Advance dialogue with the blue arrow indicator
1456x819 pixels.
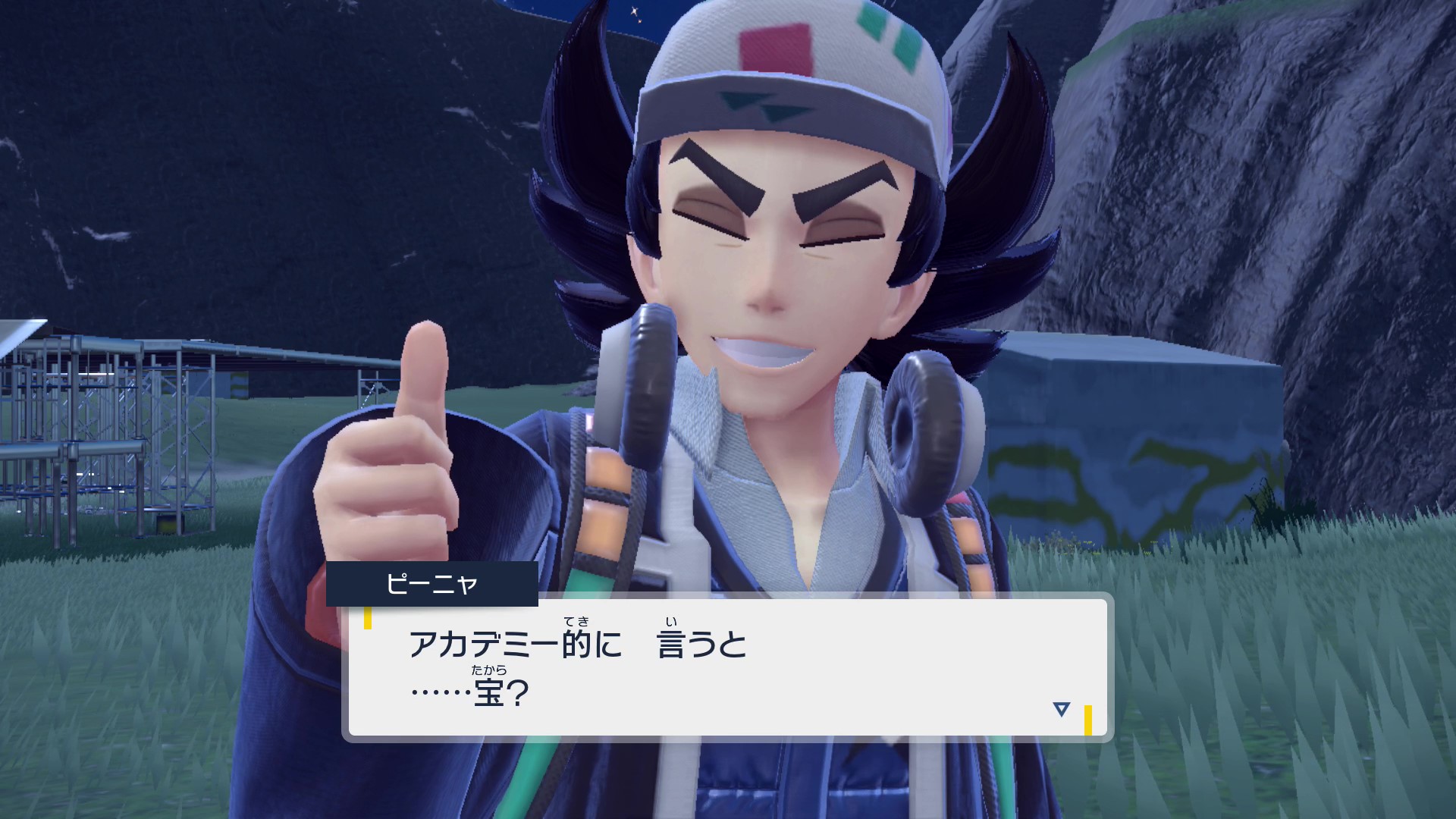coord(1061,709)
